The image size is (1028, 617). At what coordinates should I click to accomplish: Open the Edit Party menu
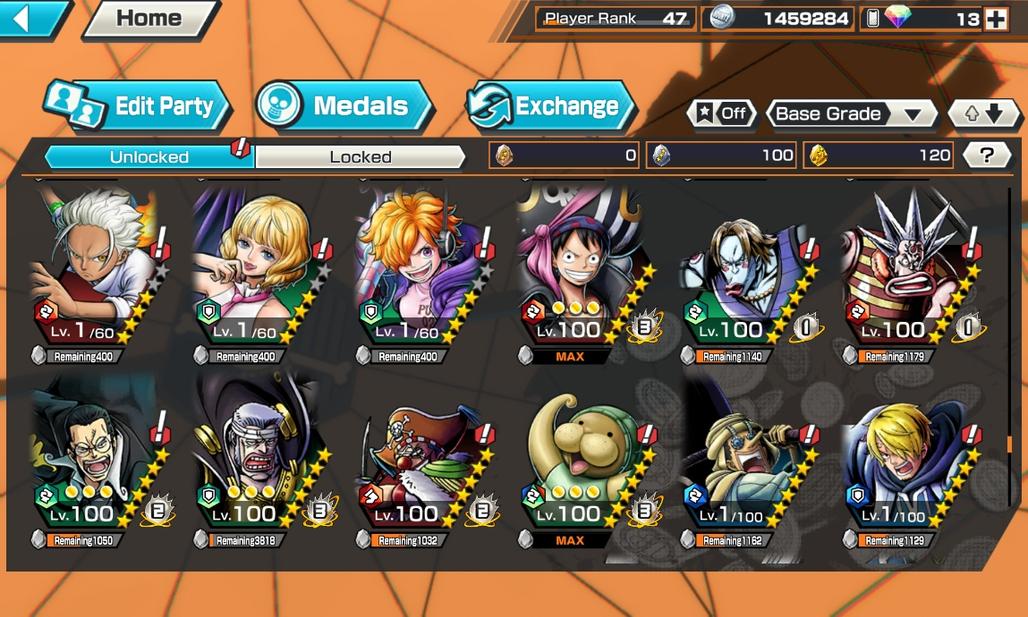[x=137, y=106]
